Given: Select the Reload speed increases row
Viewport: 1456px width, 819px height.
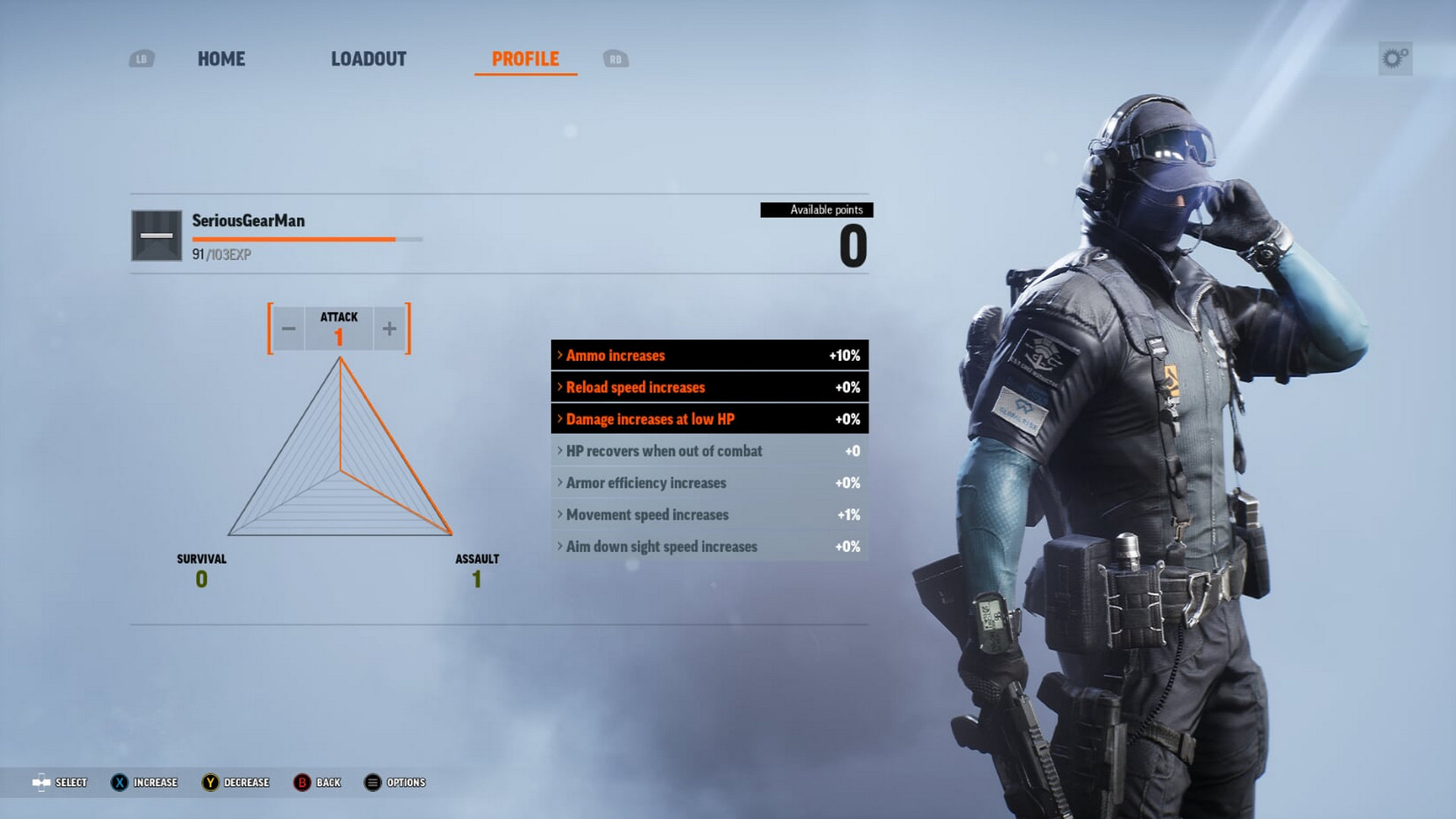Looking at the screenshot, I should click(709, 387).
